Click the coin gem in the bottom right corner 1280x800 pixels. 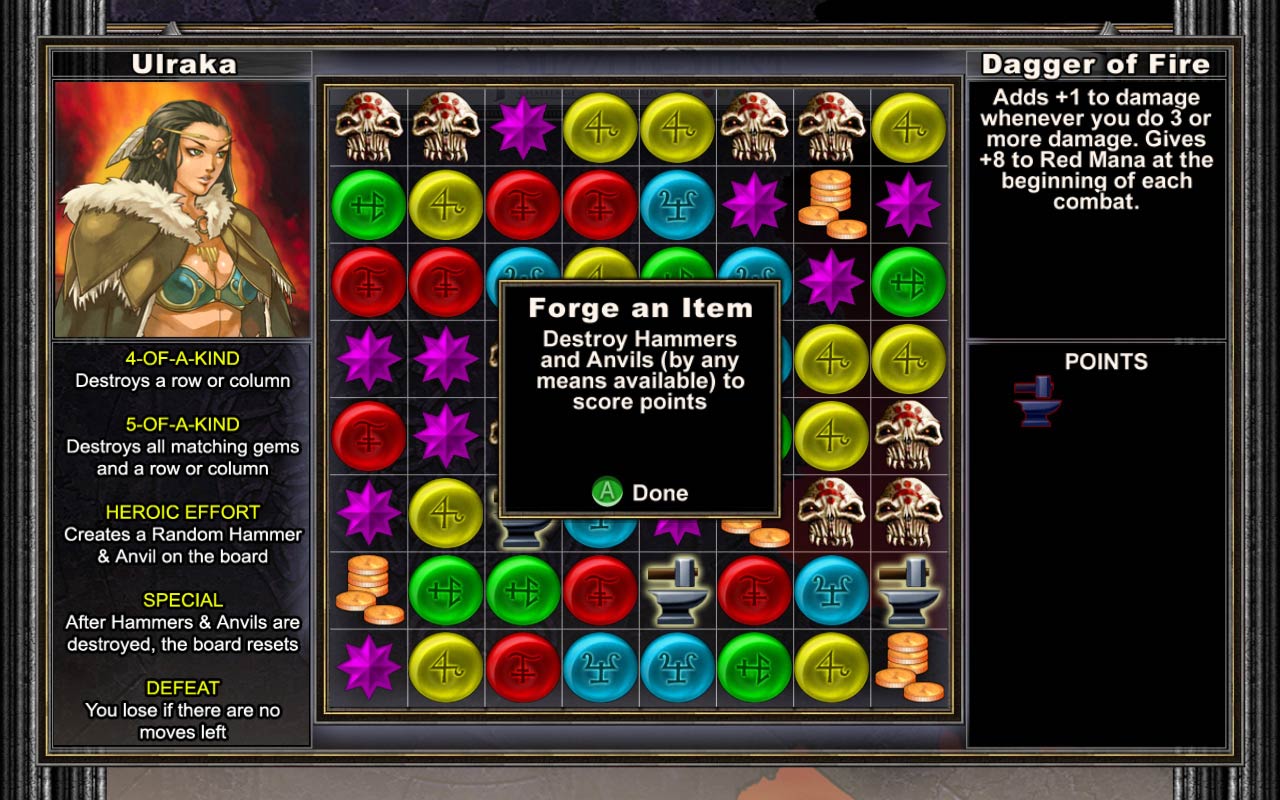click(908, 665)
